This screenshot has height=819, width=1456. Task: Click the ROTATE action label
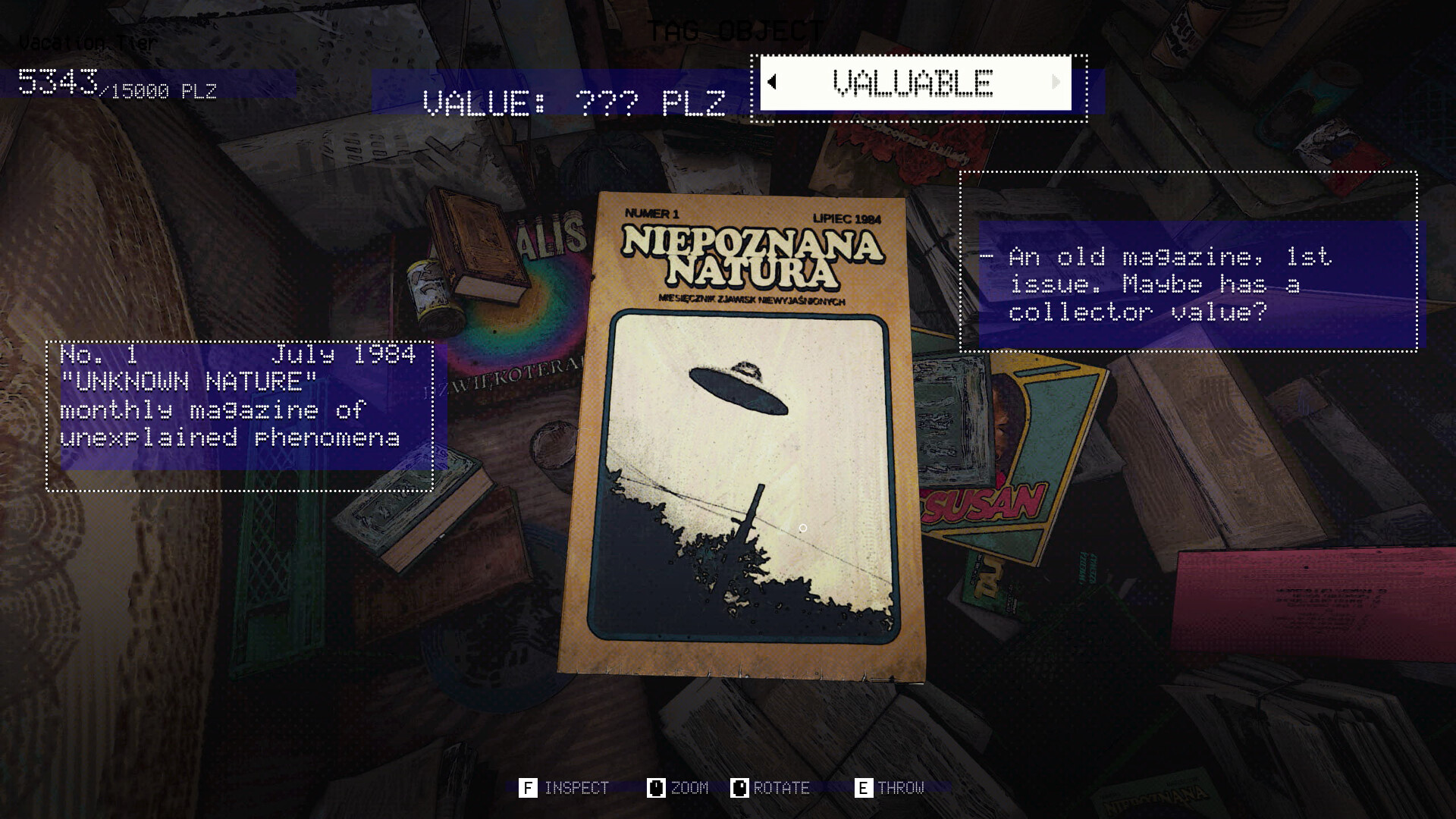click(781, 788)
